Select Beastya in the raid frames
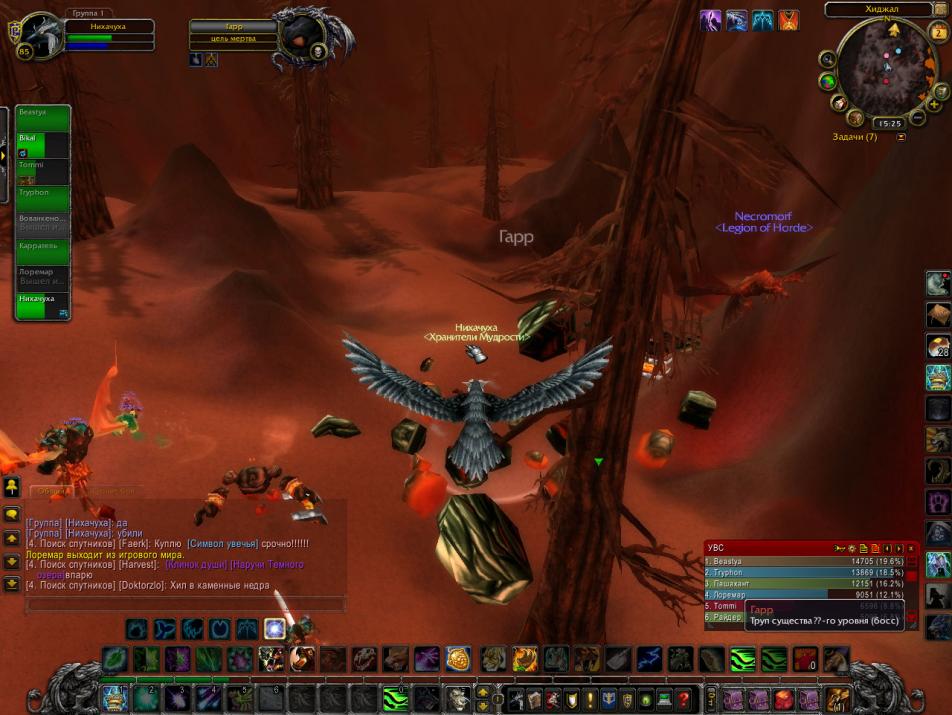The image size is (952, 715). (x=42, y=119)
